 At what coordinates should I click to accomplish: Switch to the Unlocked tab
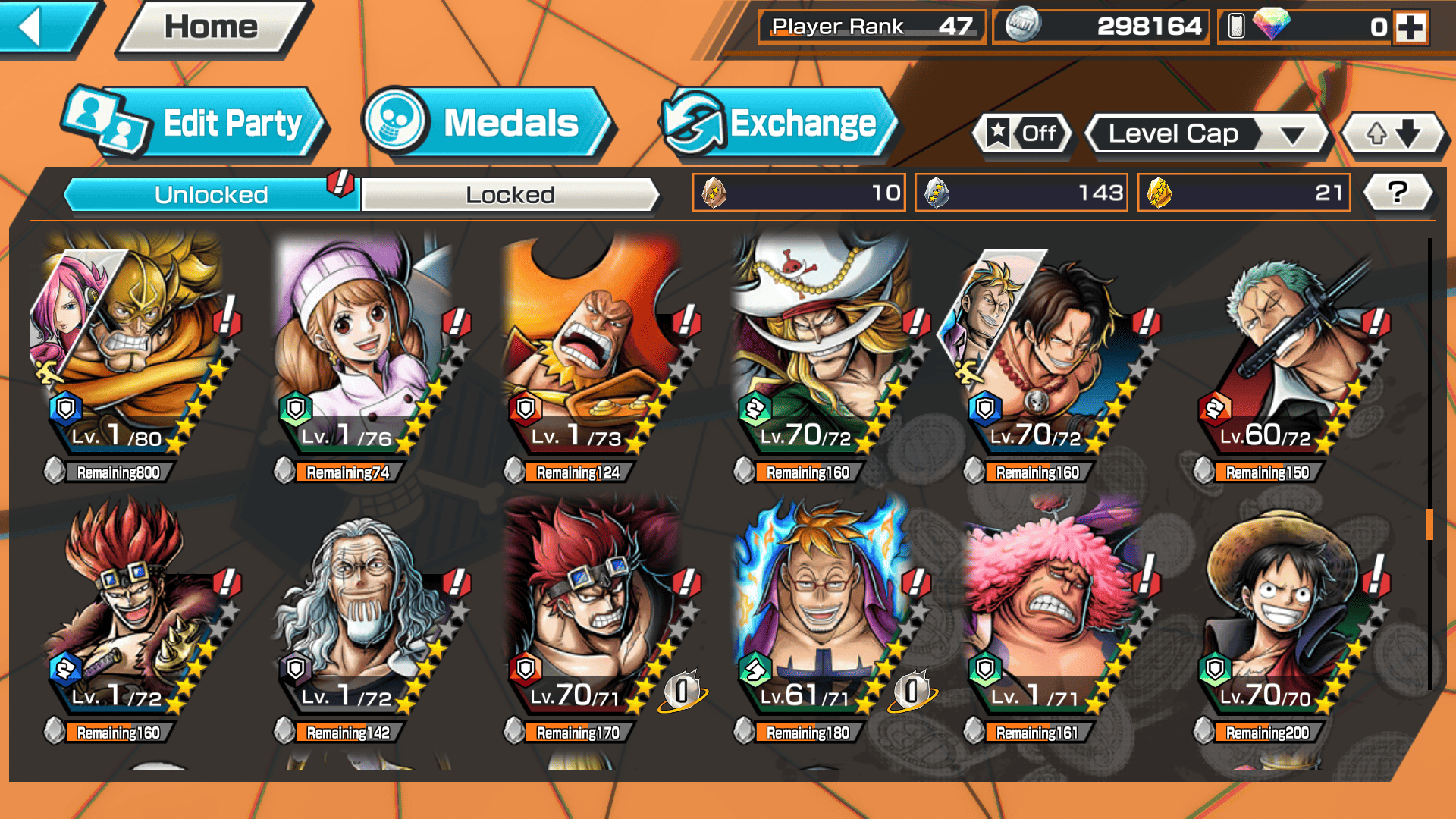pyautogui.click(x=211, y=195)
